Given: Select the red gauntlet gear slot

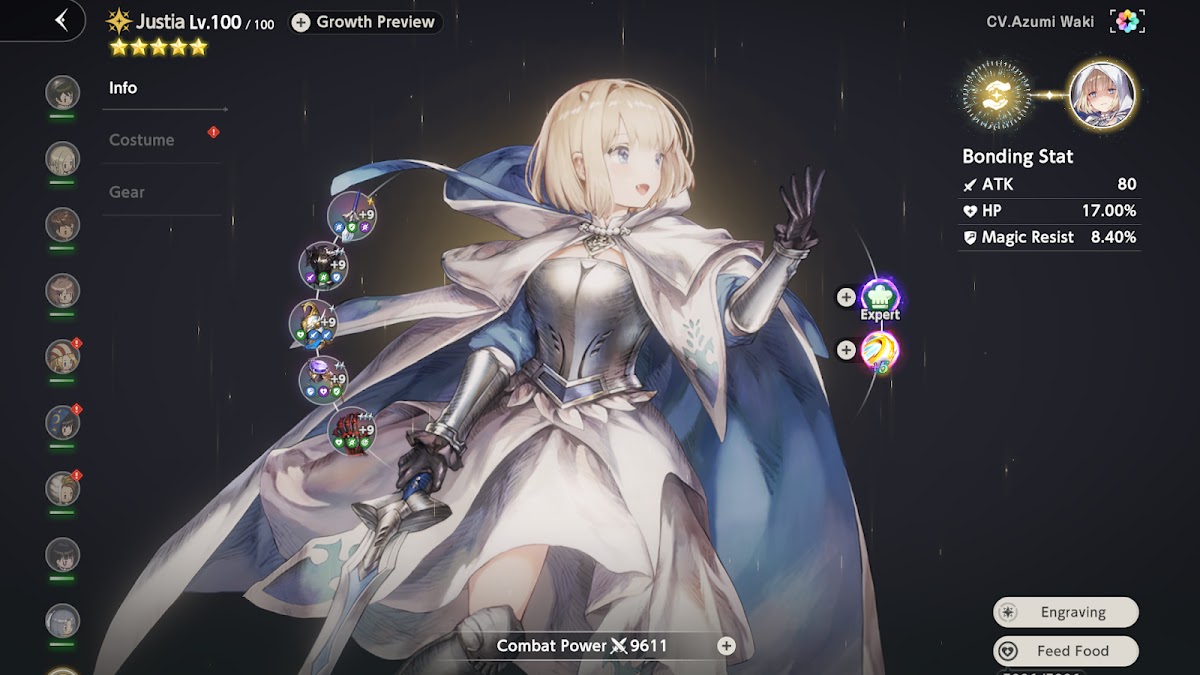Looking at the screenshot, I should click(x=352, y=430).
